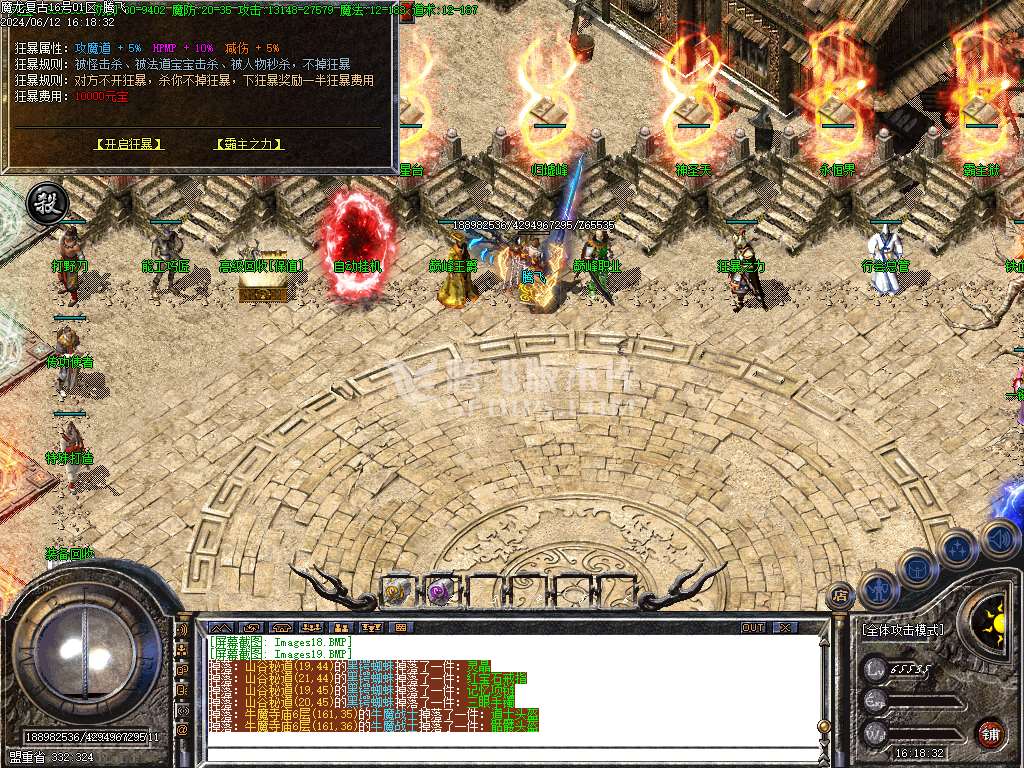Open the red 铺 stall button
The image size is (1024, 768).
[x=990, y=733]
